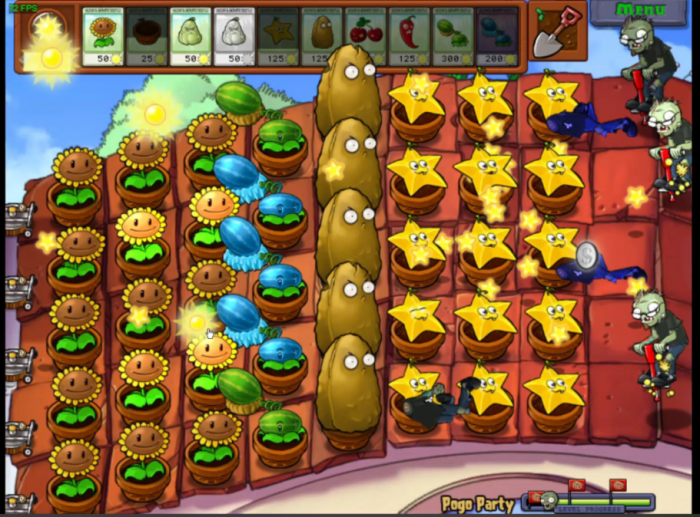Pick the Jalapeno seed packet
The height and width of the screenshot is (517, 700).
pyautogui.click(x=409, y=38)
